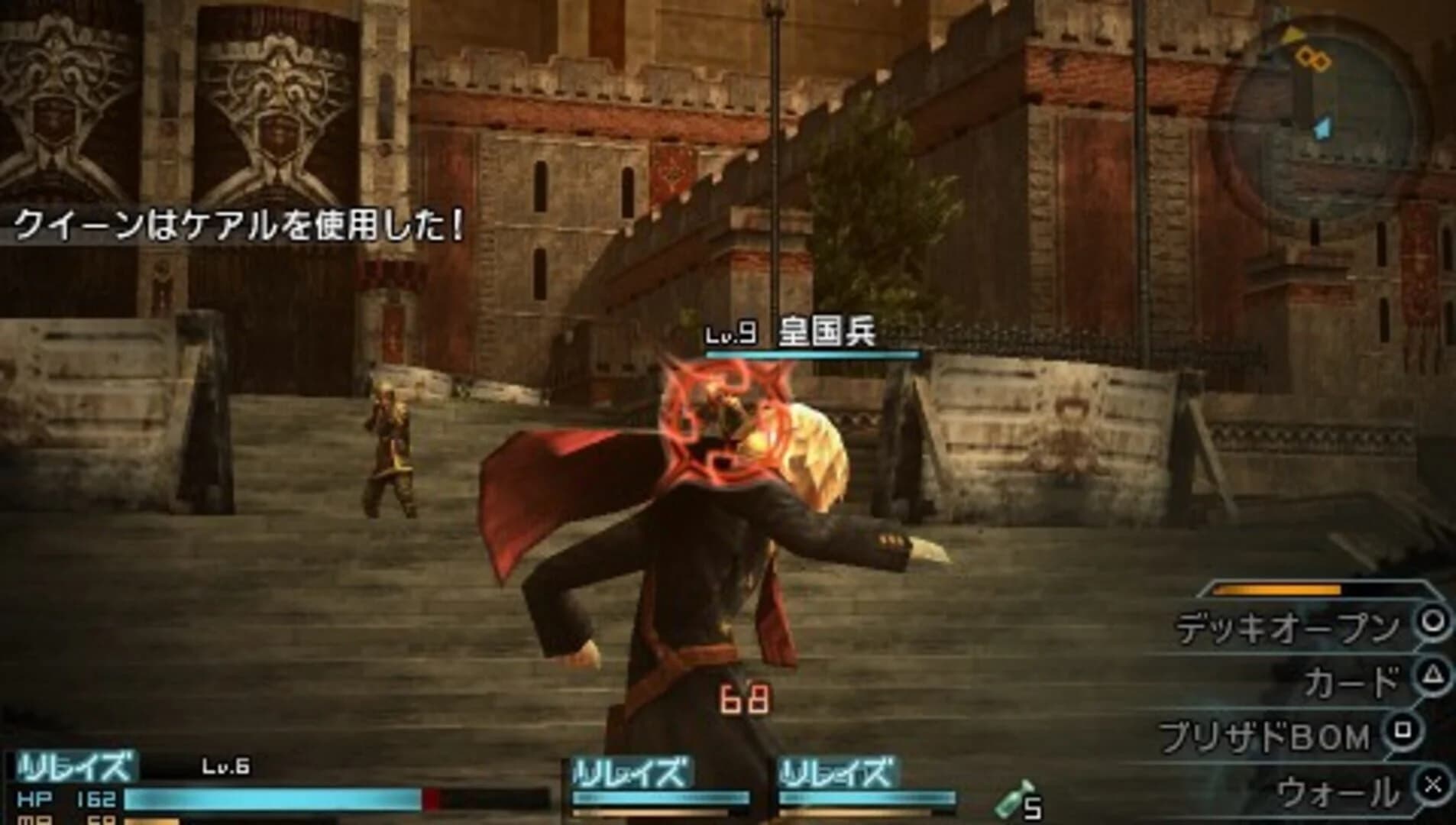Click the yellow arrow marker on the minimap
The image size is (1456, 825).
1291,34
